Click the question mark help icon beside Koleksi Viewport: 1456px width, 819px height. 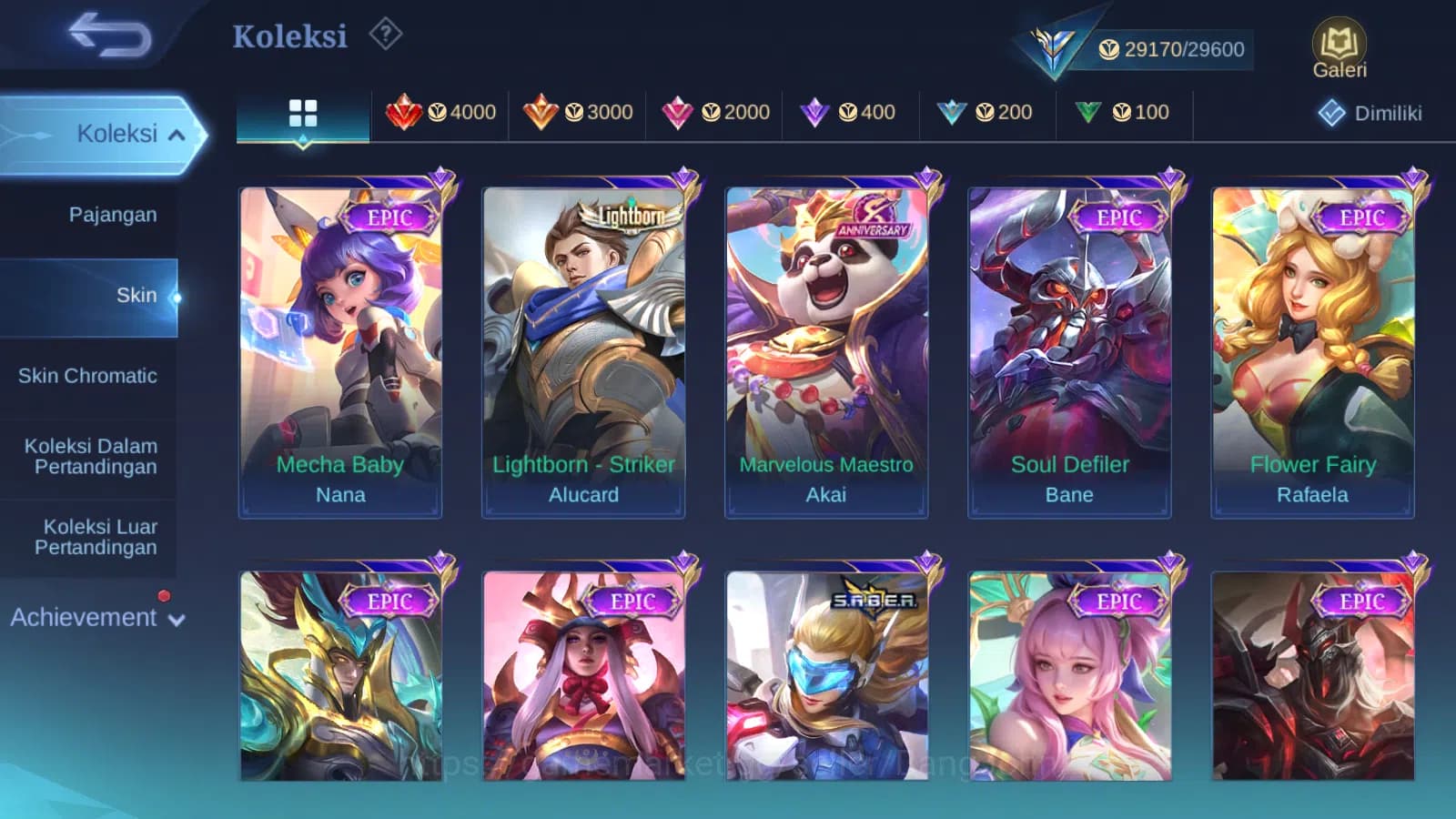pos(387,33)
